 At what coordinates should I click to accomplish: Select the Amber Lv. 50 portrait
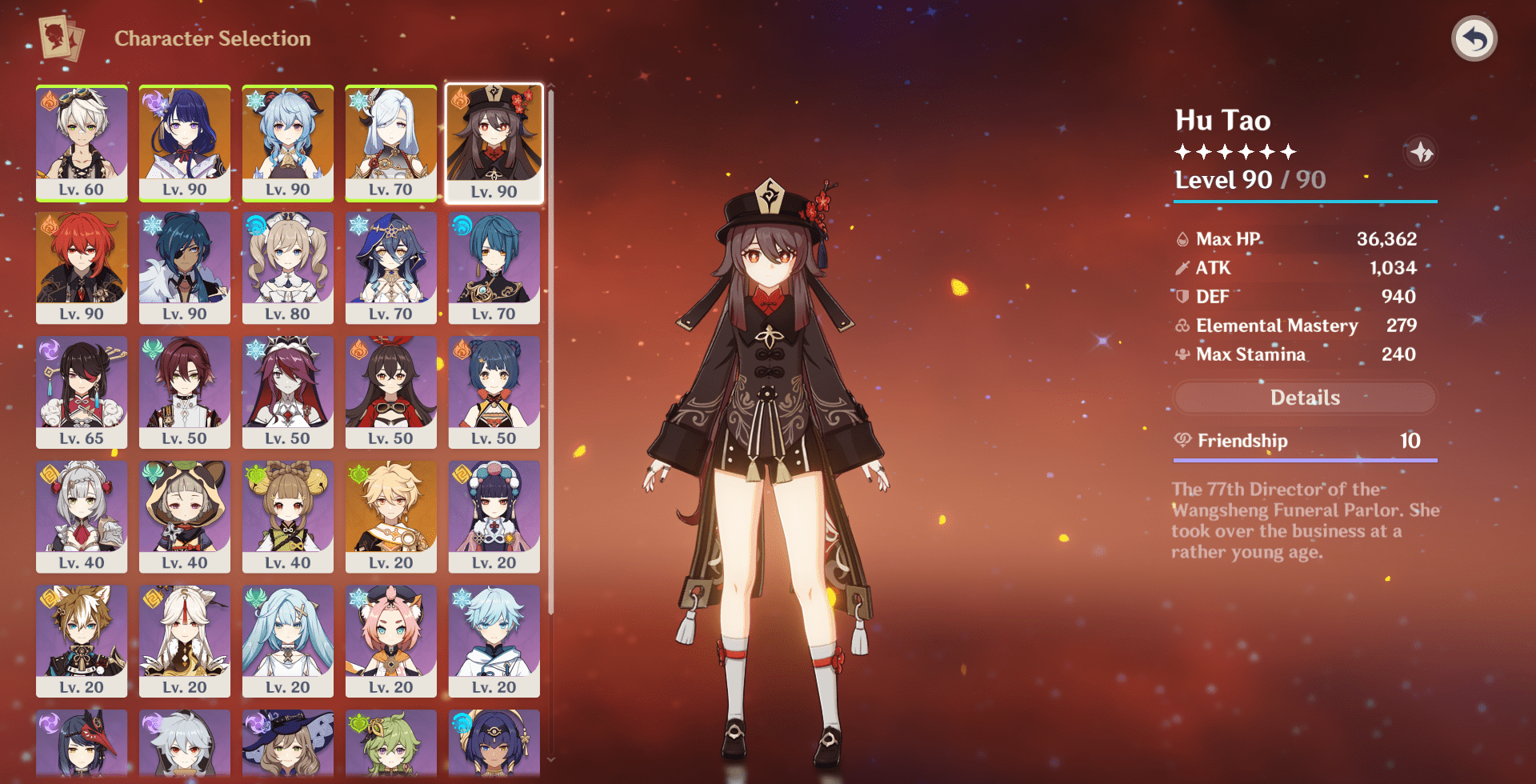pos(390,392)
